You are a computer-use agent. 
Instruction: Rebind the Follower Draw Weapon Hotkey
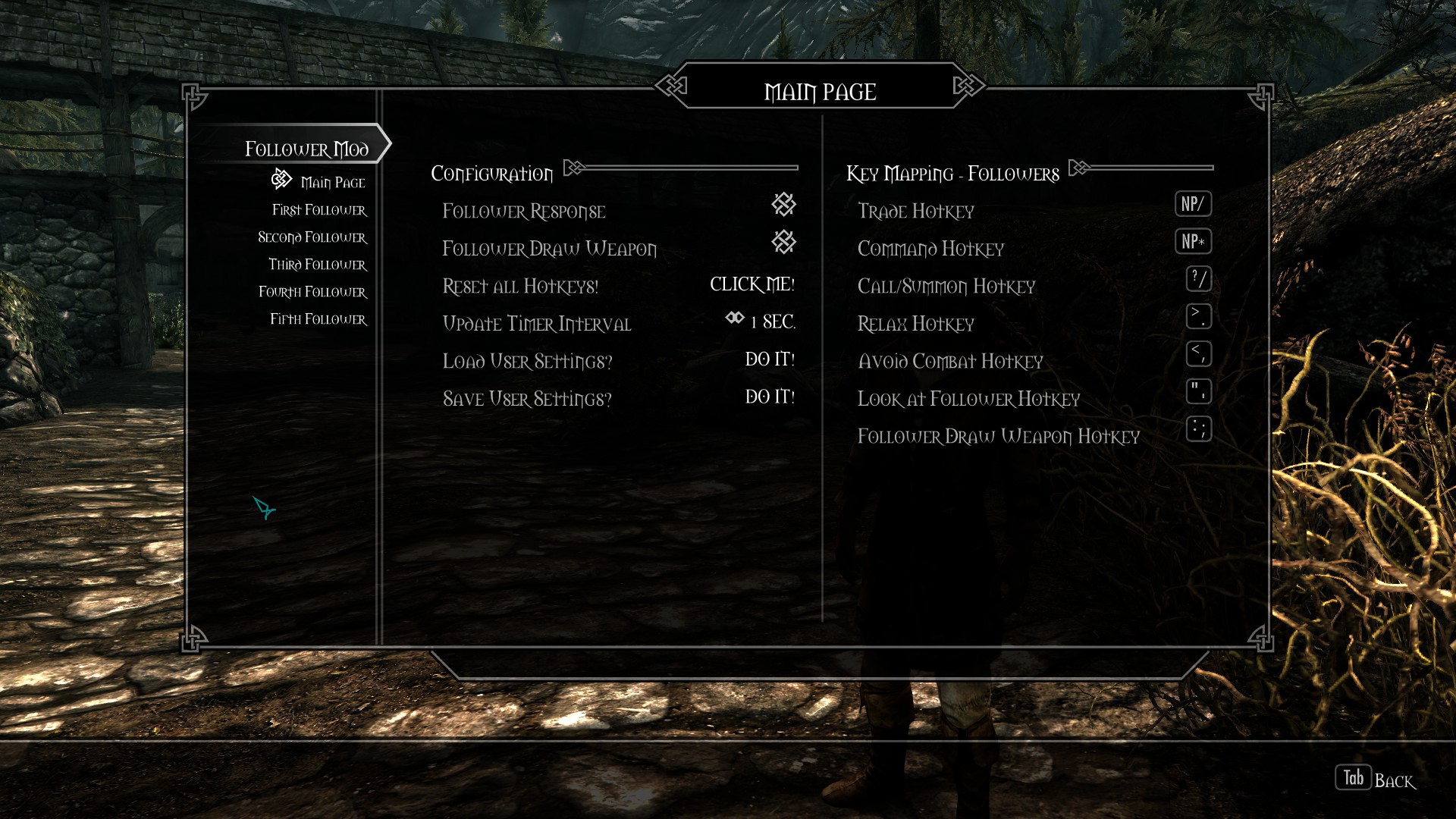(1198, 429)
